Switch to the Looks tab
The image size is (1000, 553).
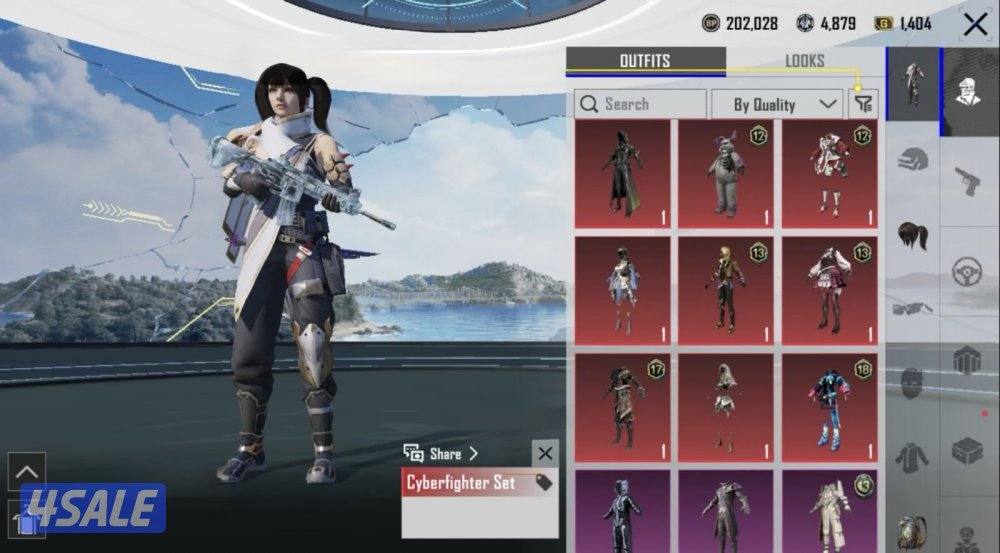(x=804, y=61)
